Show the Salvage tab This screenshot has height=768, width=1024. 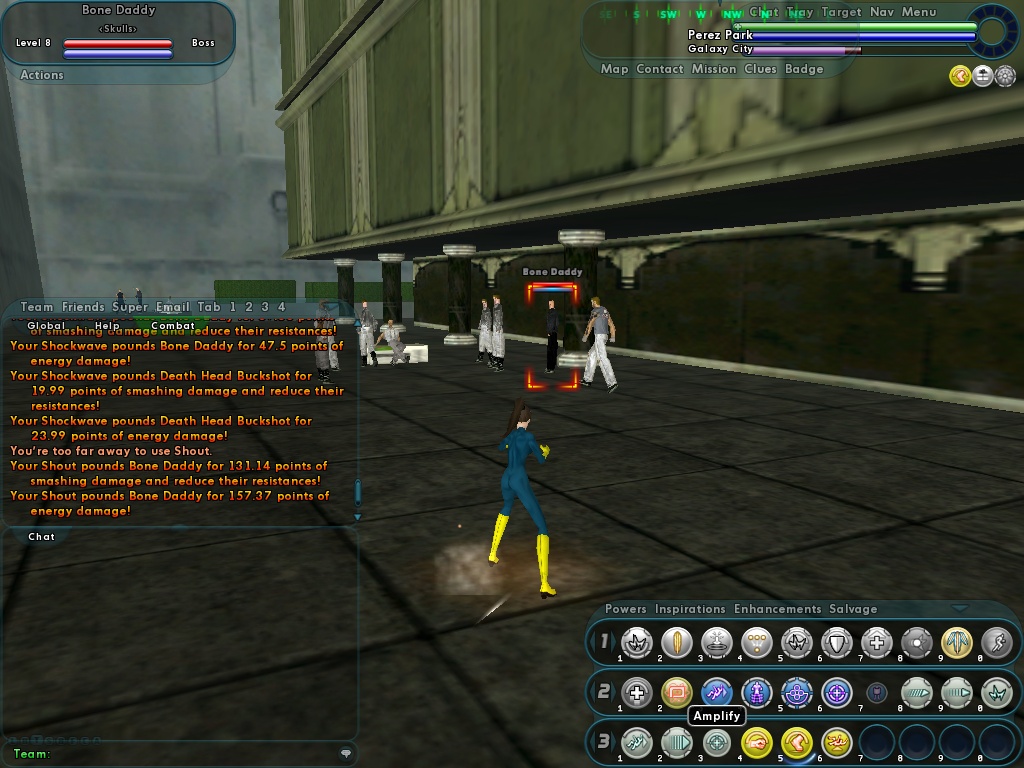click(853, 609)
